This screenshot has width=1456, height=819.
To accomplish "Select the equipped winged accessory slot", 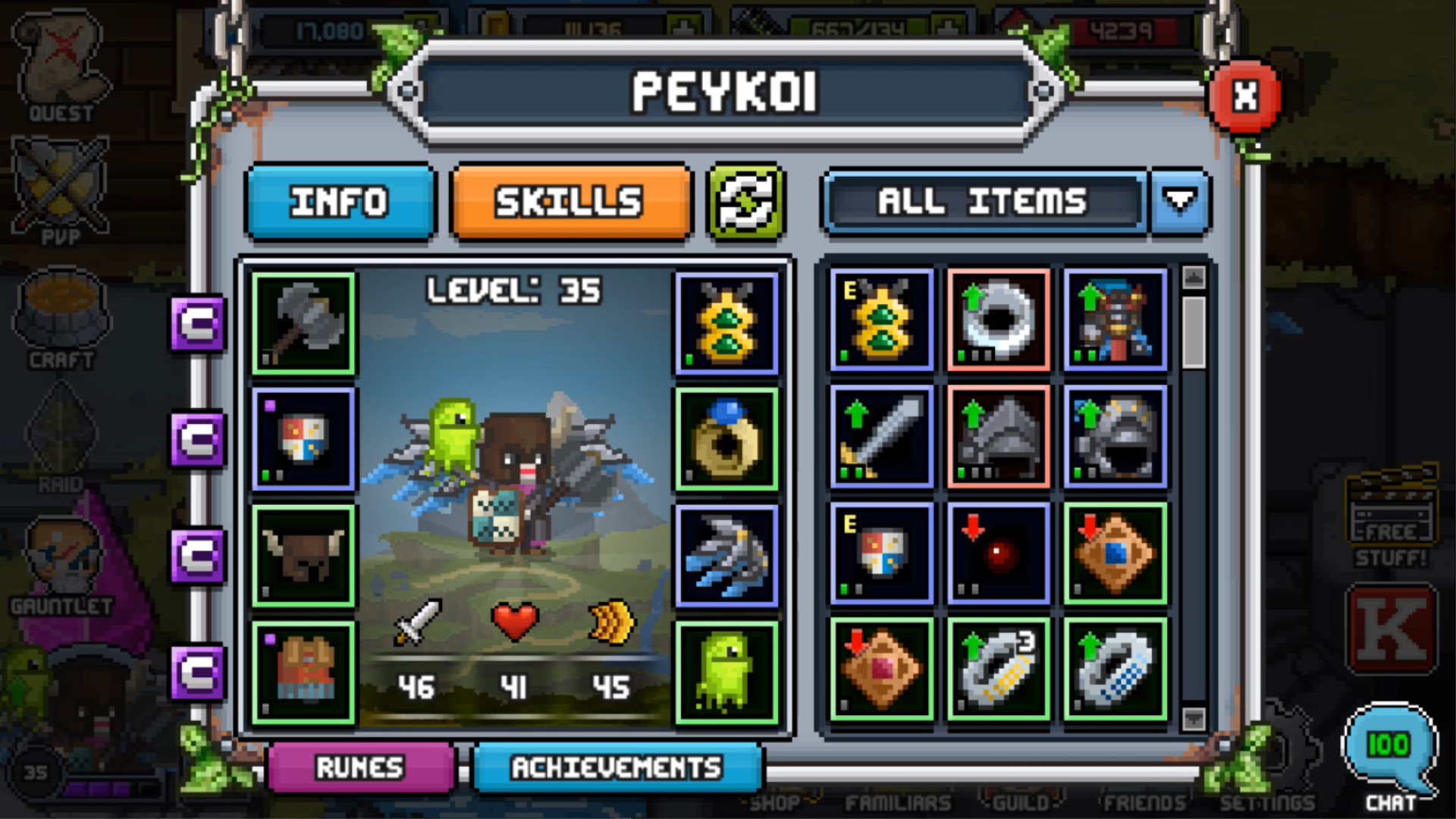I will pyautogui.click(x=726, y=556).
